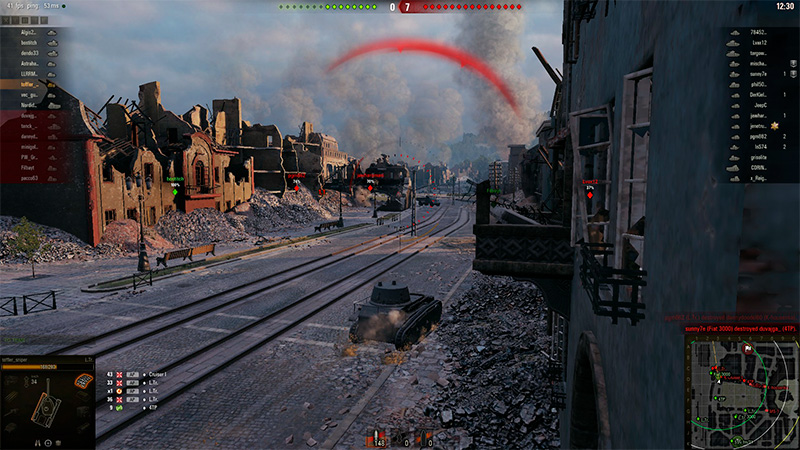This screenshot has width=800, height=450.
Task: Select player sunny7e in the enemy list
Action: pos(758,74)
